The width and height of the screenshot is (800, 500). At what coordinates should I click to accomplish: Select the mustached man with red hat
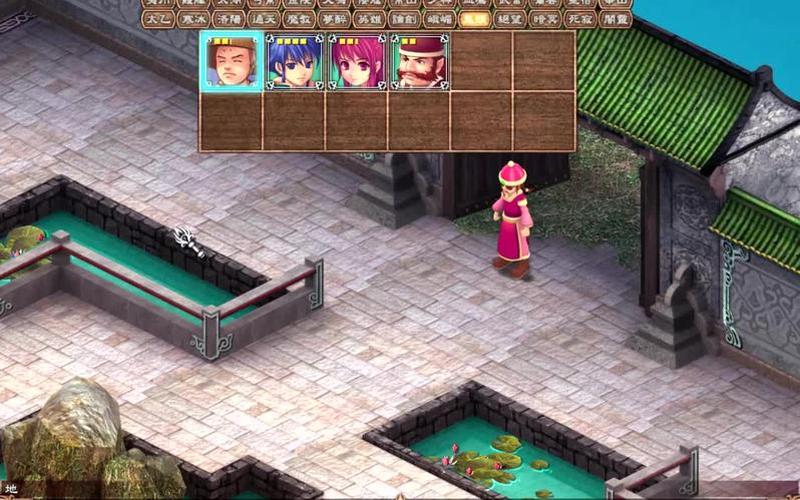(420, 61)
